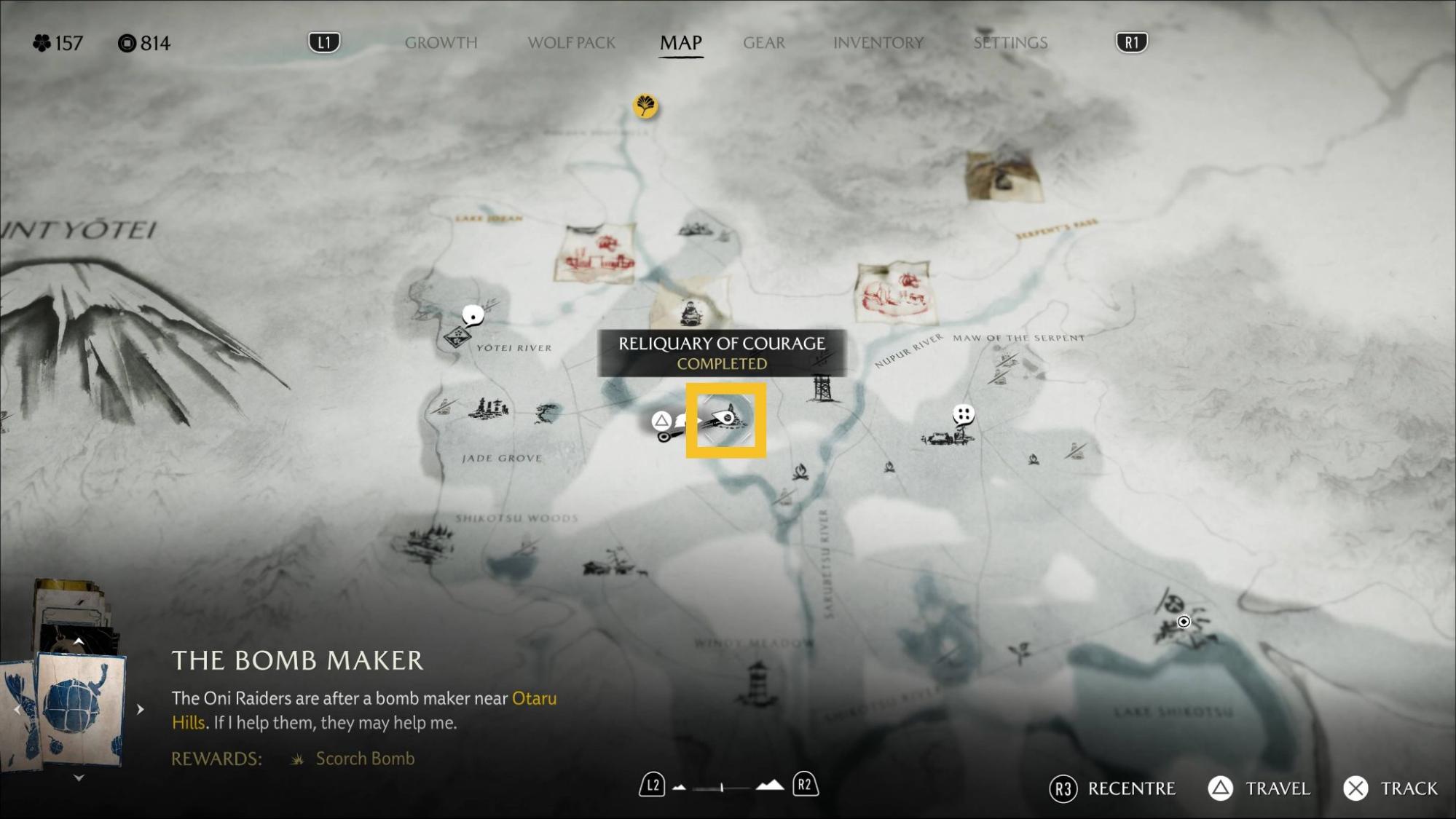The image size is (1456, 819).
Task: Go to the Gear tab
Action: (763, 43)
